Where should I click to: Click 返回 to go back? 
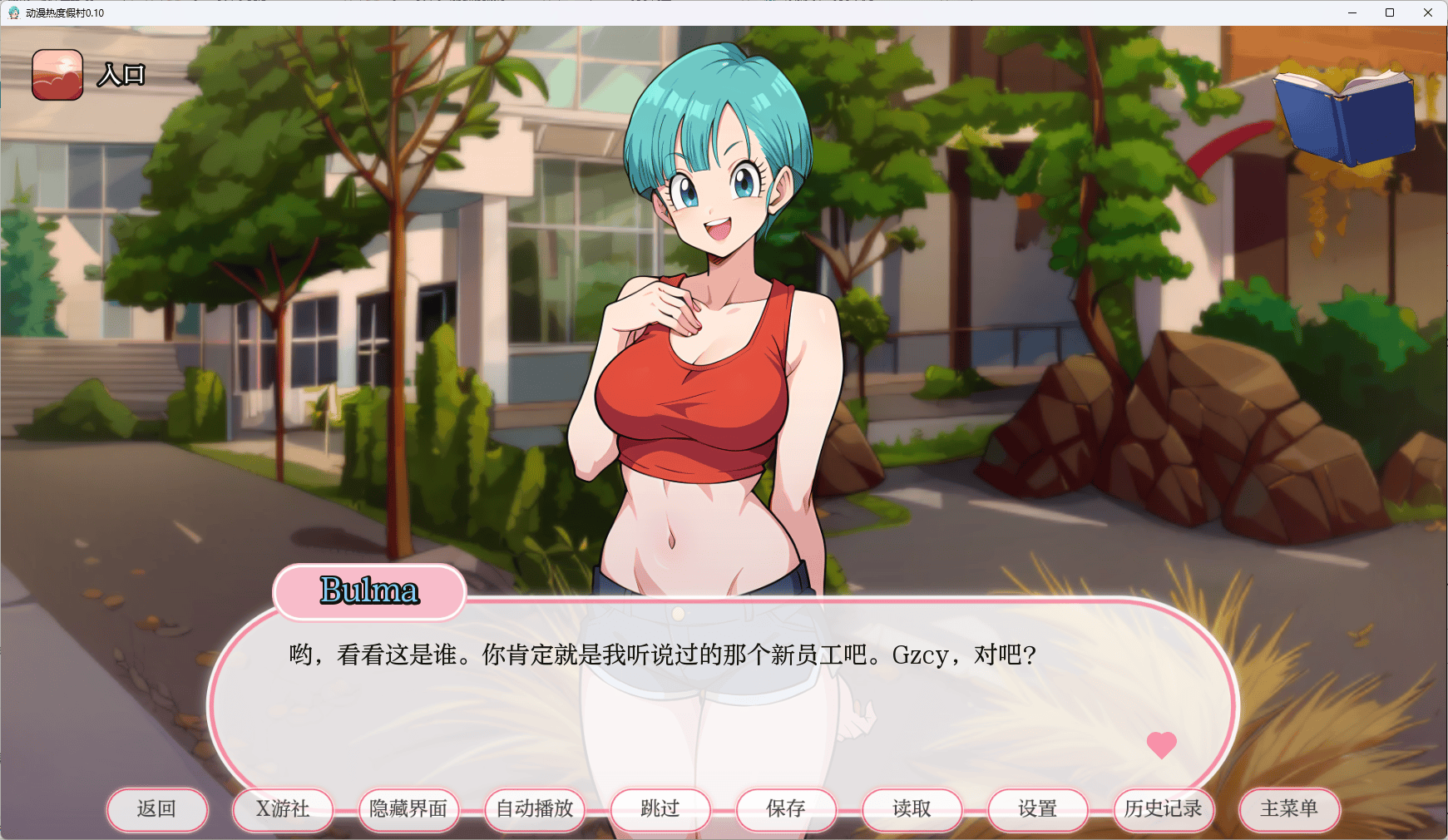[157, 808]
